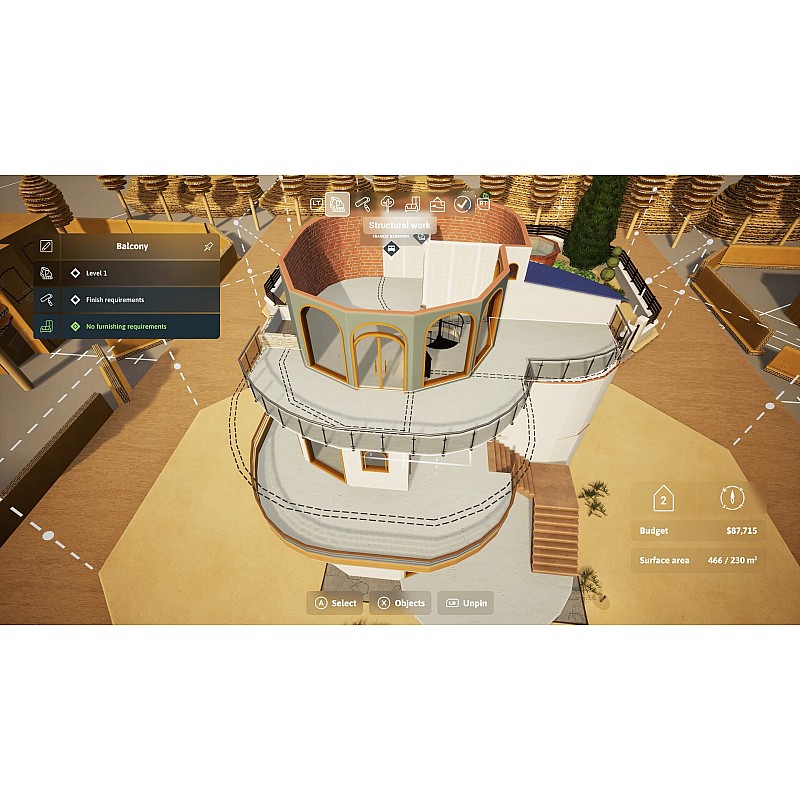800x800 pixels.
Task: Choose the framed picture toolbar icon
Action: point(438,204)
